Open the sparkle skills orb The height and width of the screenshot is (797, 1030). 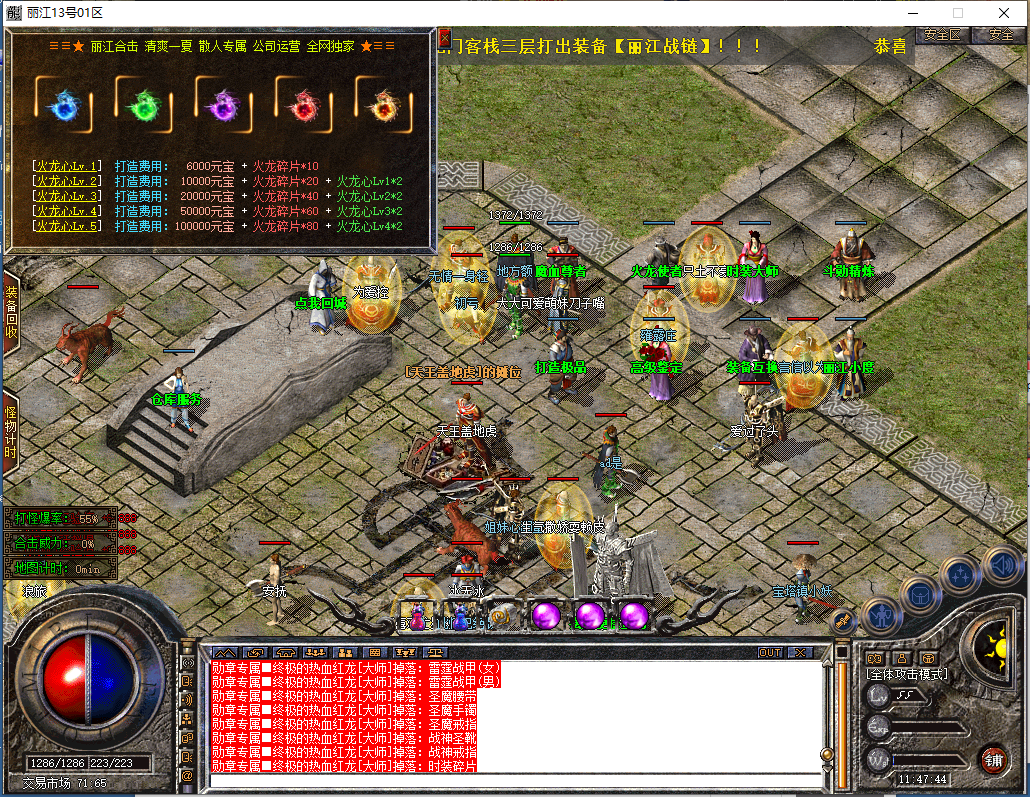pyautogui.click(x=961, y=573)
